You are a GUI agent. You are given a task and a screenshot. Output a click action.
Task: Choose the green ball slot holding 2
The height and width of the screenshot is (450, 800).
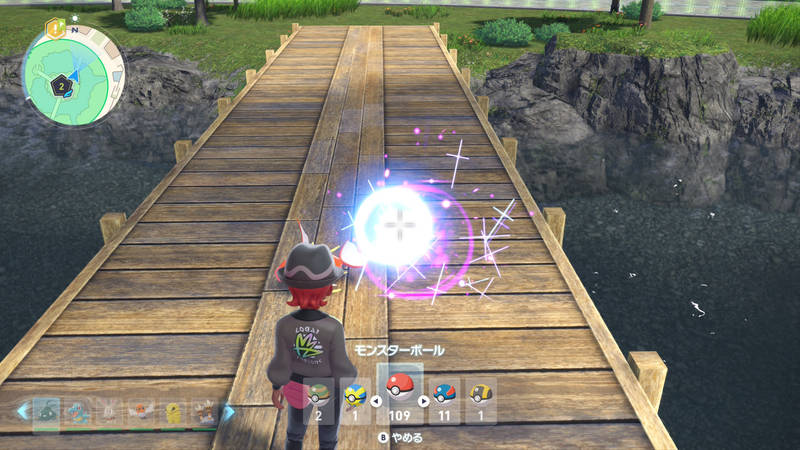tap(319, 399)
